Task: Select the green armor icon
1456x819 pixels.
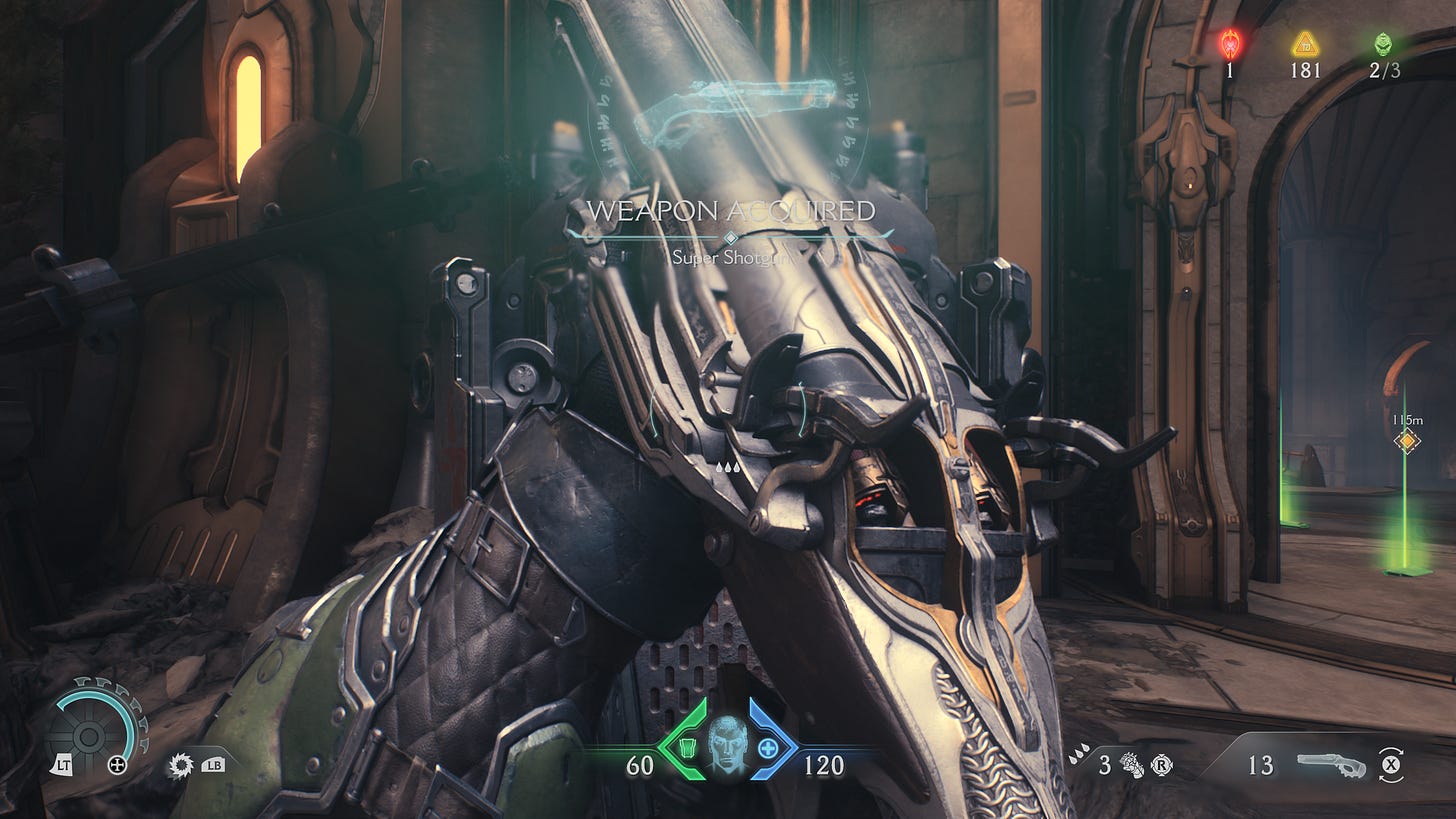Action: [686, 747]
